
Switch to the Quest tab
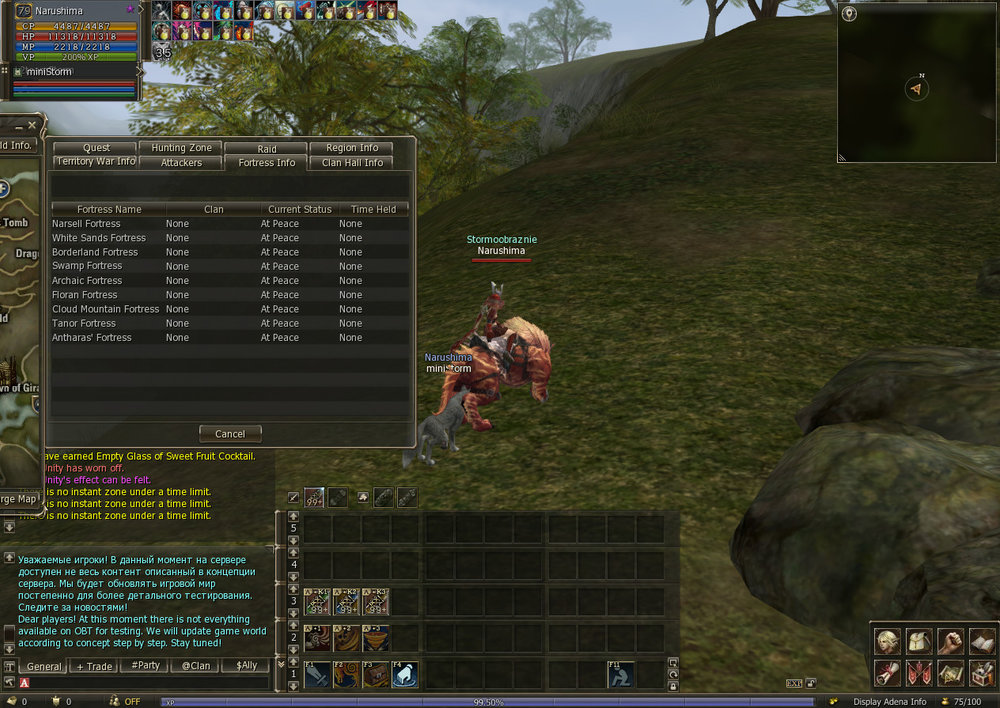pos(97,148)
